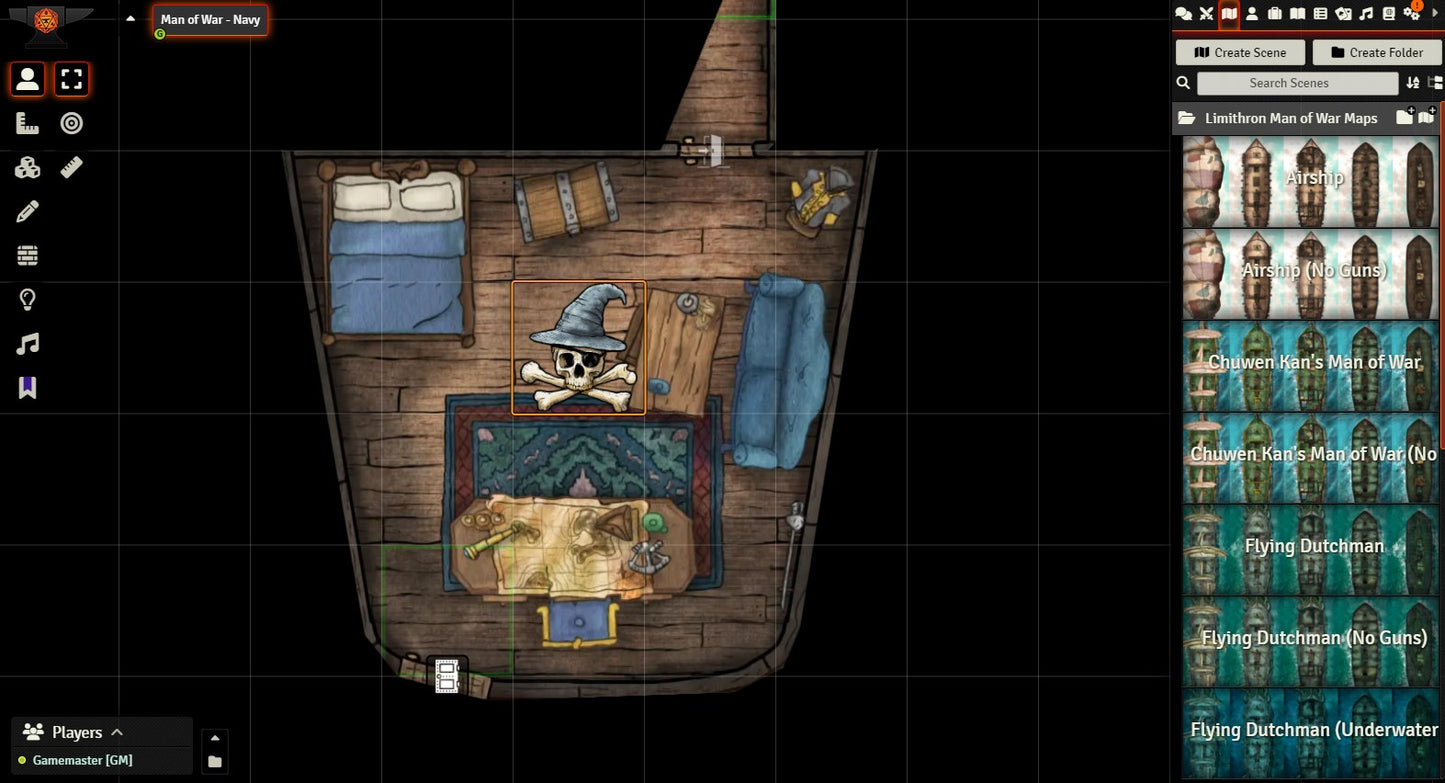Open the brick wall controls

pyautogui.click(x=28, y=255)
